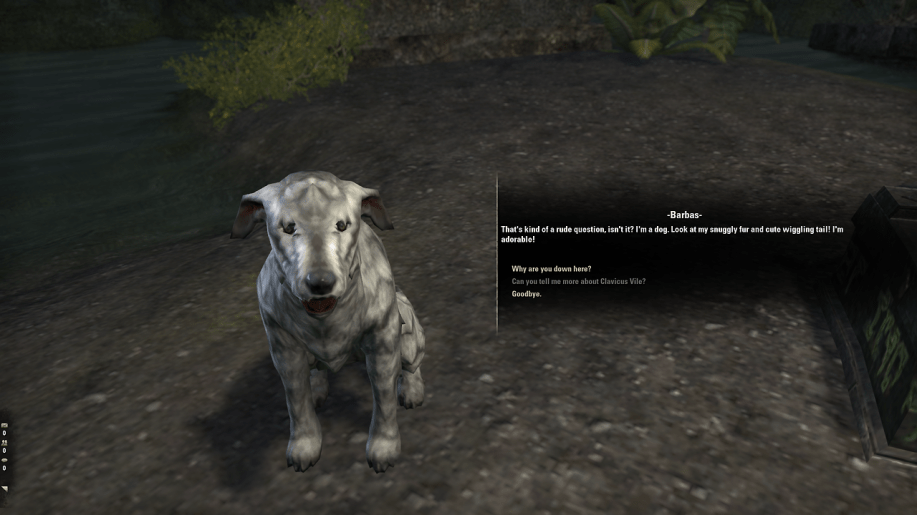This screenshot has height=515, width=917.
Task: Ask Barbas "Why are you down here?"
Action: click(551, 269)
